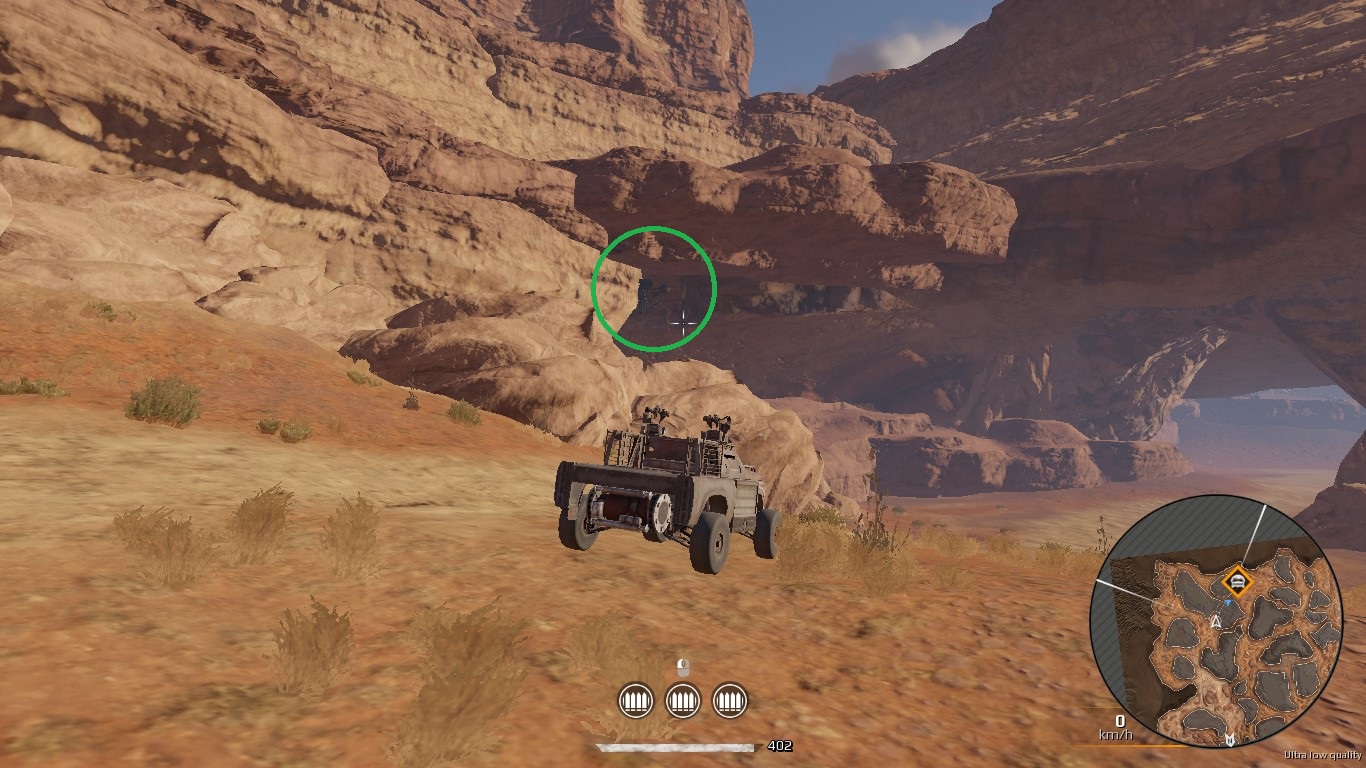Click the circular minimap

click(x=1216, y=622)
